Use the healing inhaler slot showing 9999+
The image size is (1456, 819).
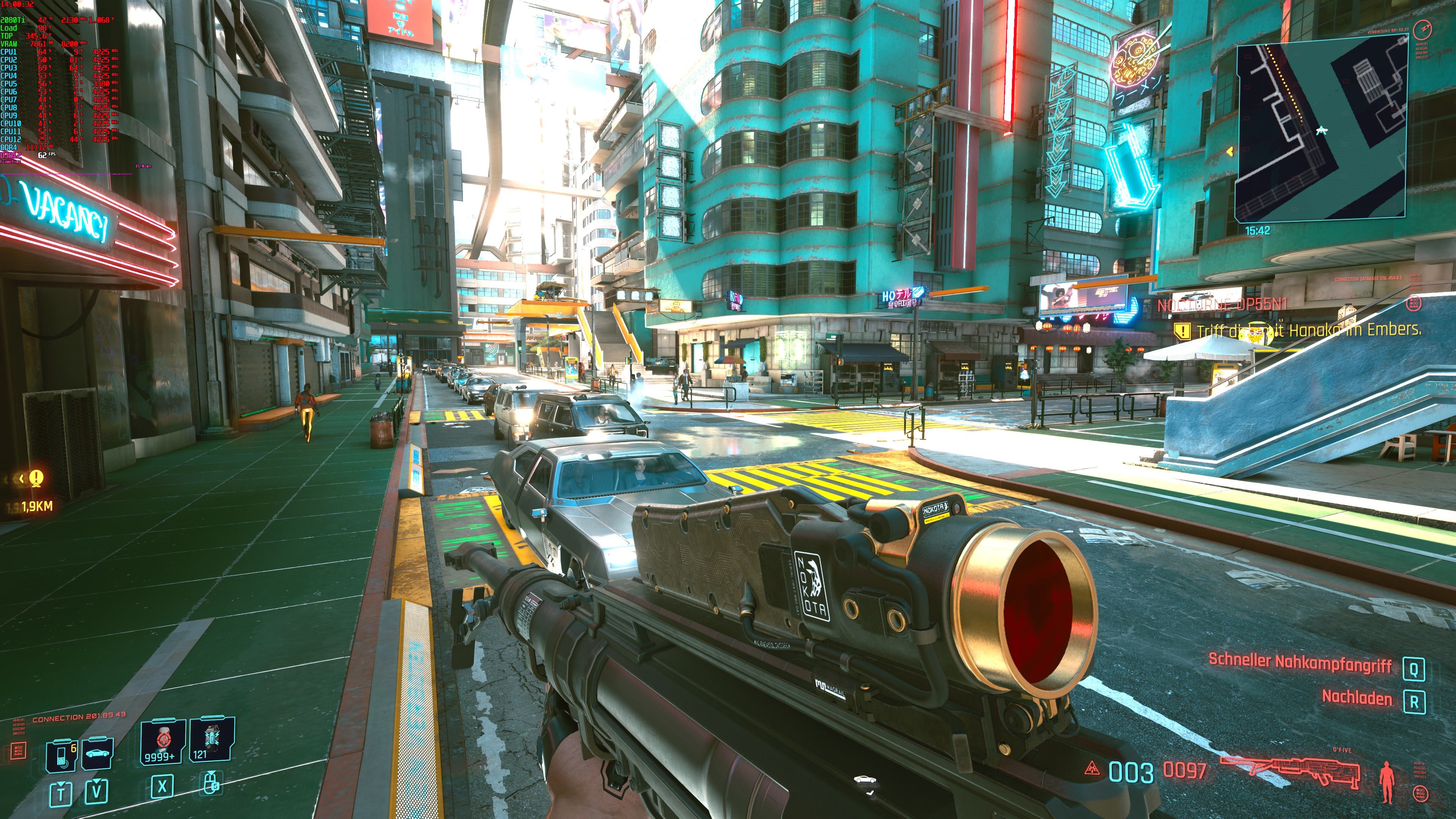click(163, 741)
